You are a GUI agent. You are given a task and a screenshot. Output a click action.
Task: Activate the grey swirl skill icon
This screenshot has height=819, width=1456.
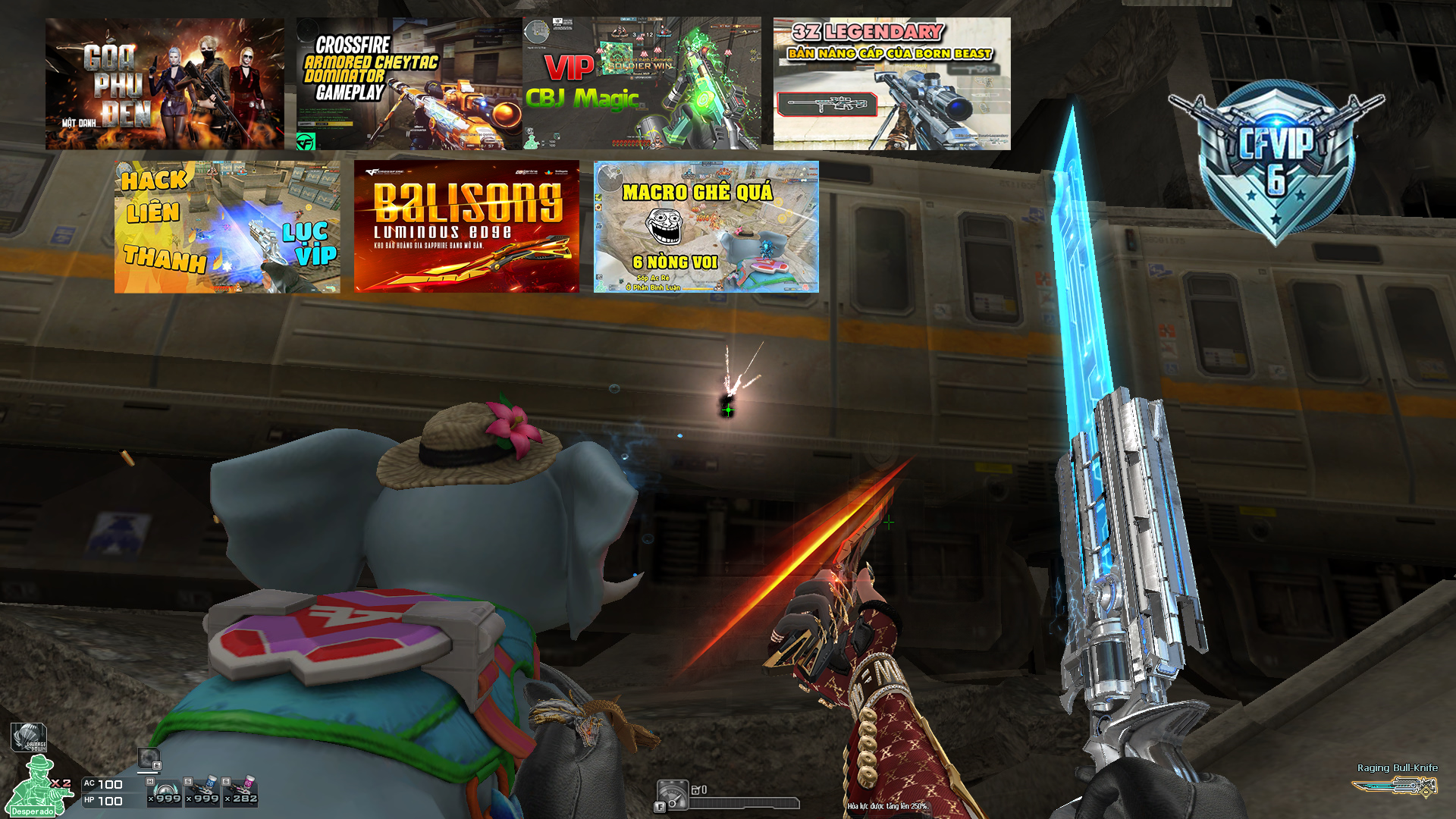click(x=149, y=758)
